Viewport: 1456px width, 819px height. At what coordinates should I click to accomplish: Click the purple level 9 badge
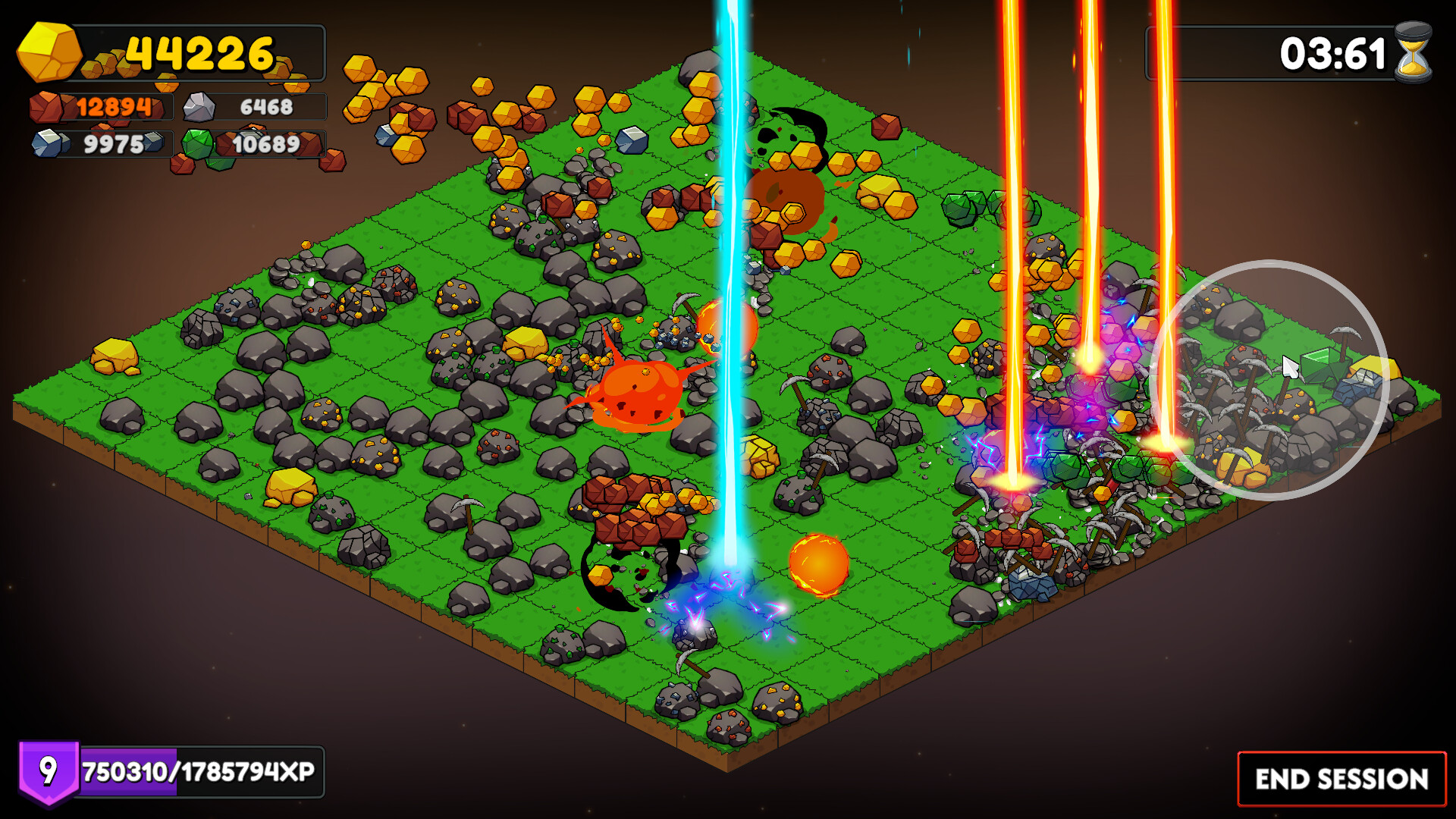(47, 773)
